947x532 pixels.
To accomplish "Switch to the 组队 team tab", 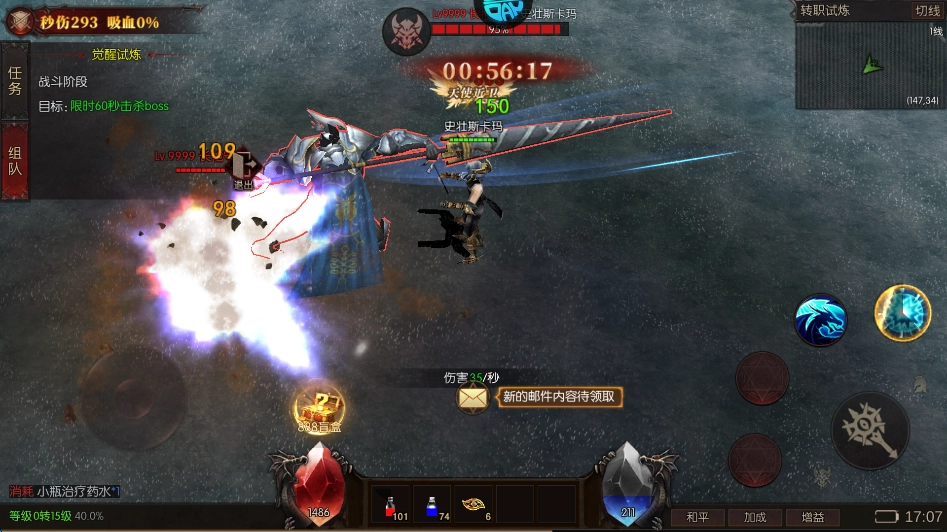I will pyautogui.click(x=15, y=161).
